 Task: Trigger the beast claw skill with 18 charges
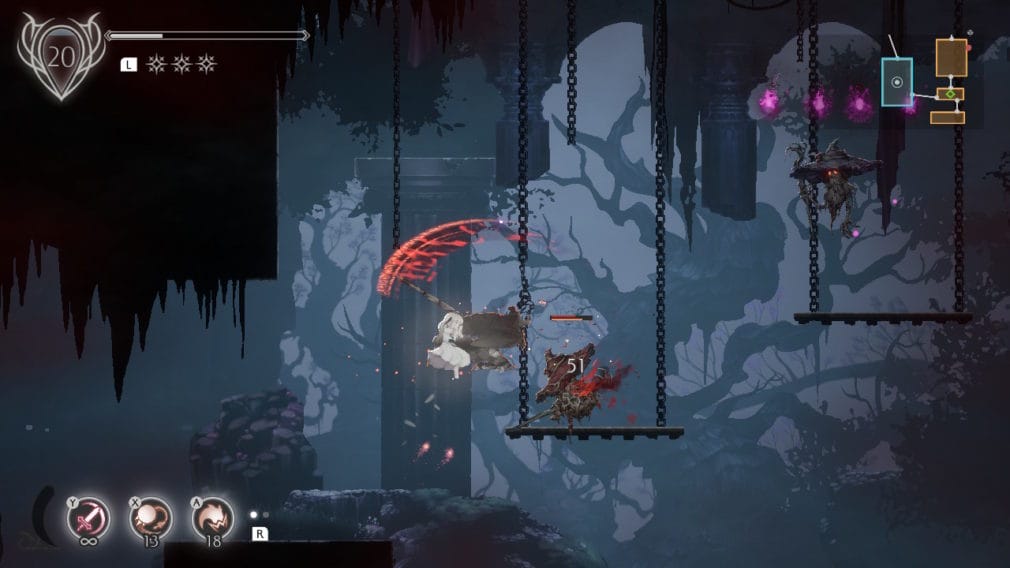click(x=213, y=517)
